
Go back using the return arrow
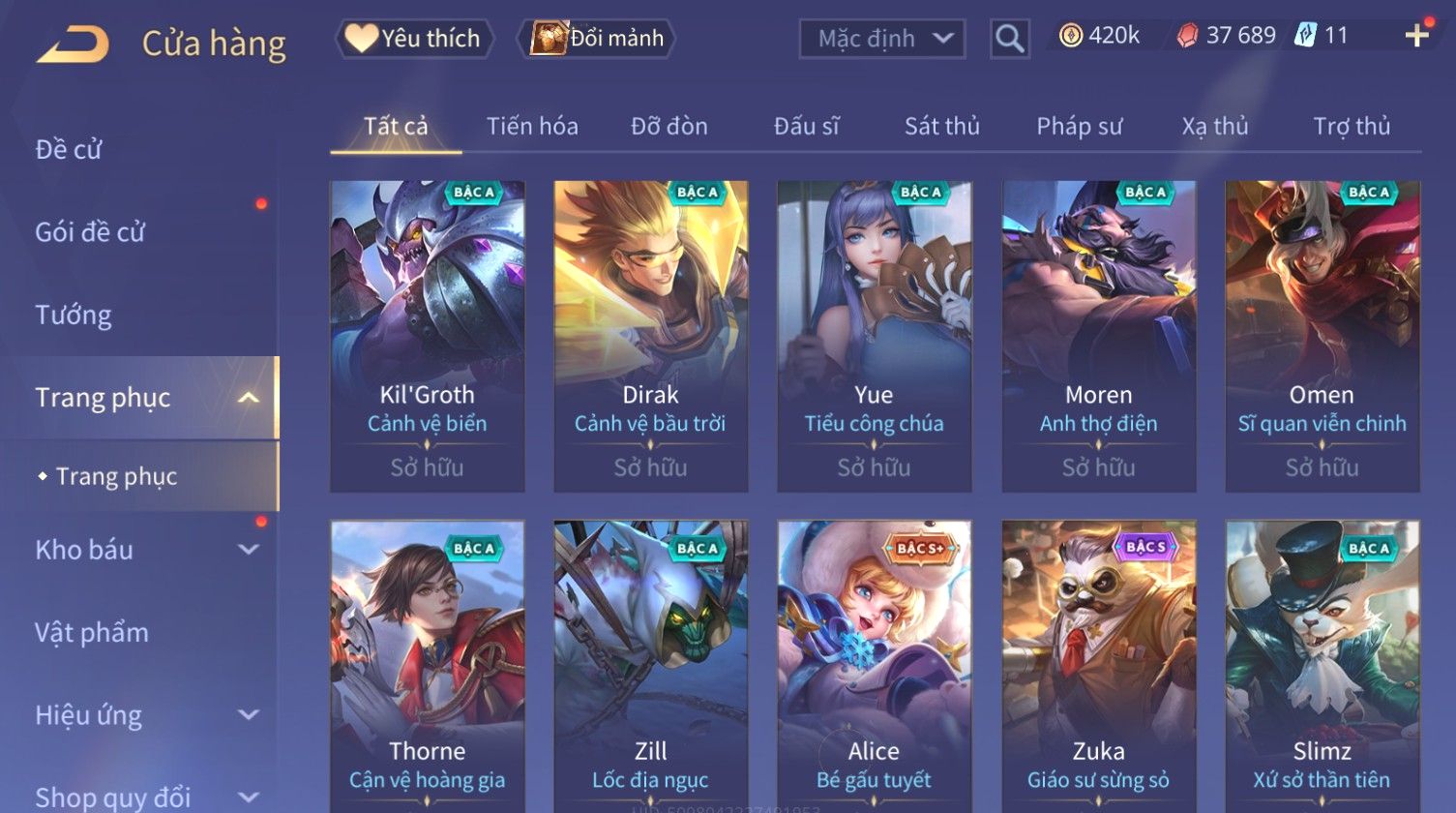click(x=73, y=44)
